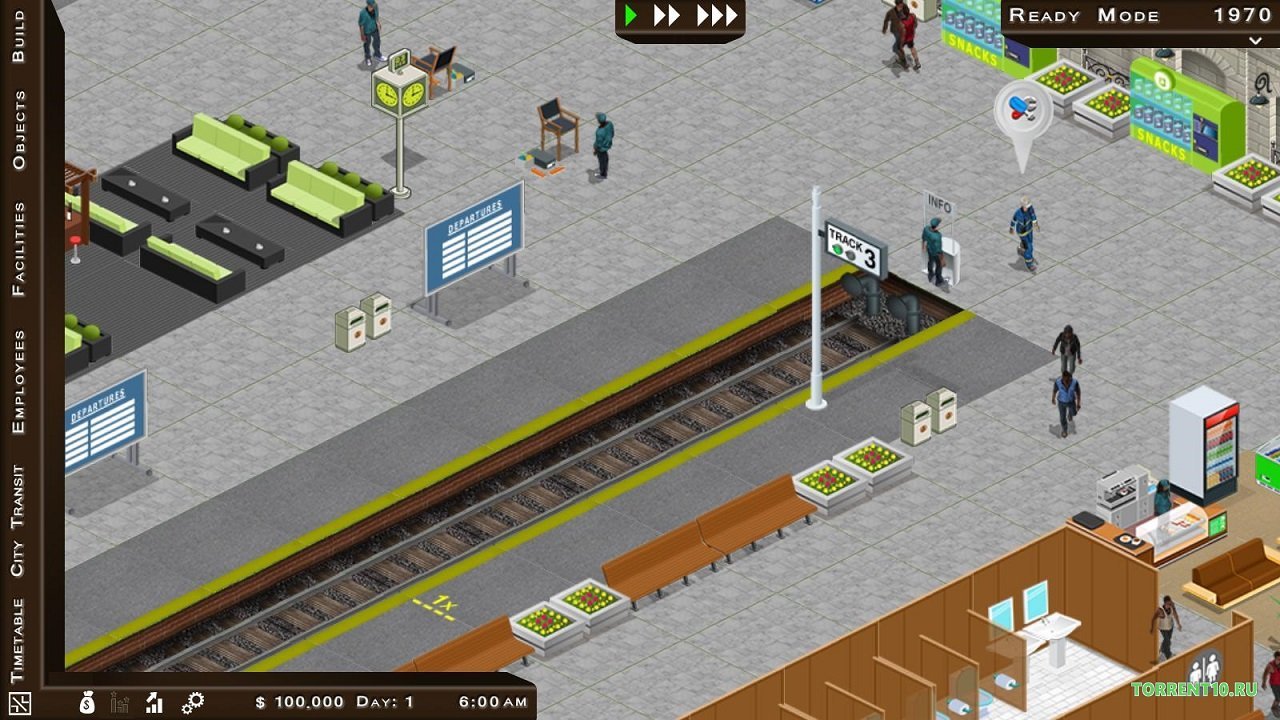Enable normal game speed with green play arrow

click(630, 15)
